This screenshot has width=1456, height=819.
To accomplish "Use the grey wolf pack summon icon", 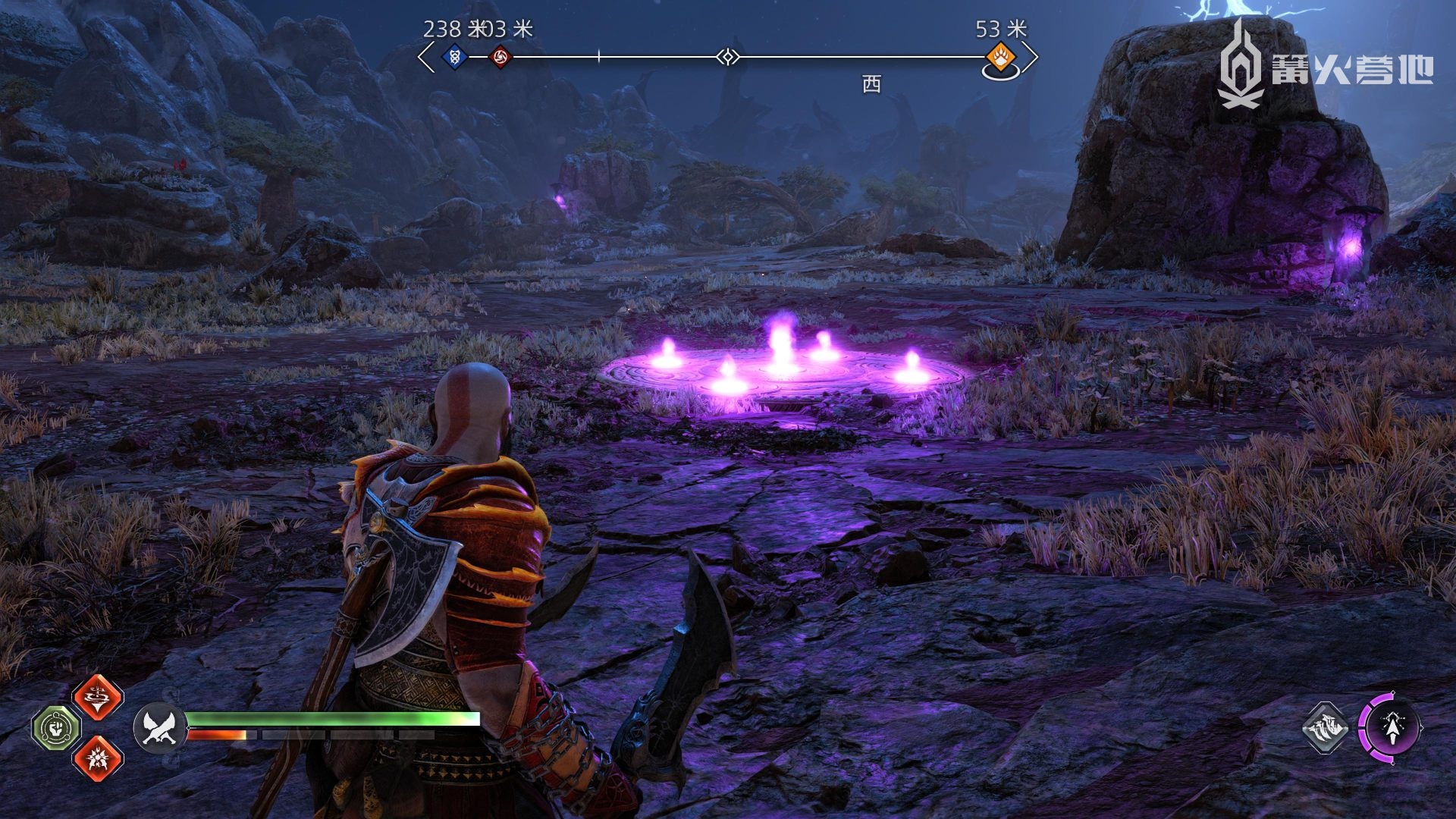I will coord(1325,728).
